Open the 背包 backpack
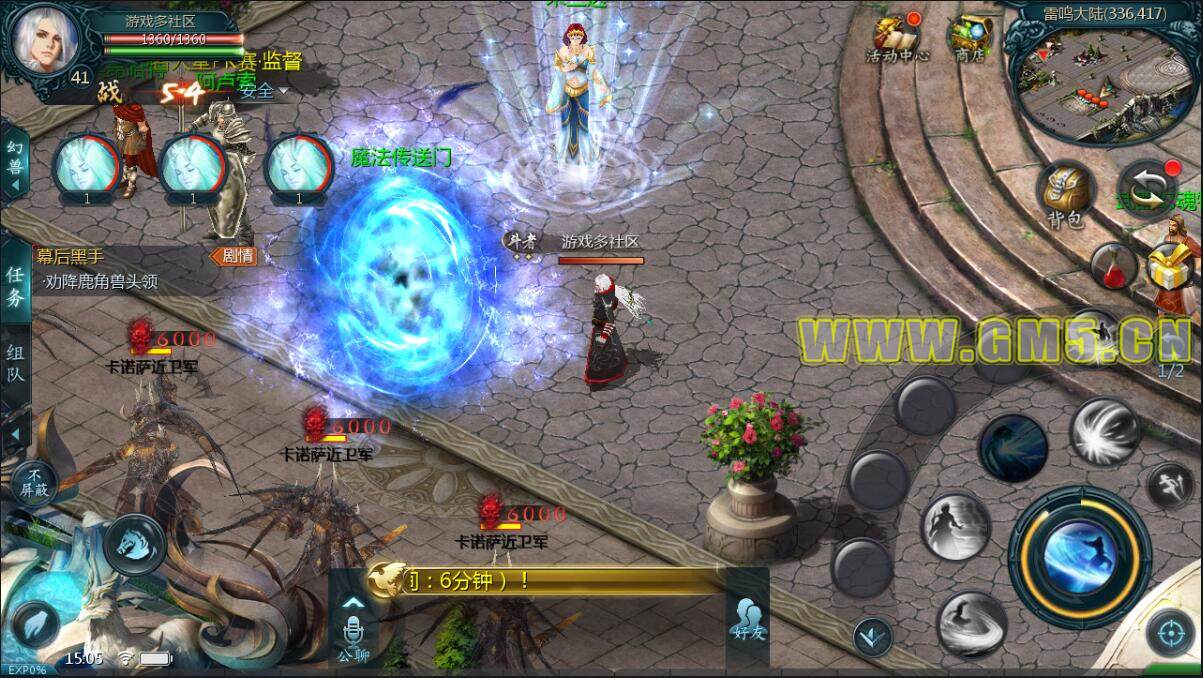 coord(1065,195)
